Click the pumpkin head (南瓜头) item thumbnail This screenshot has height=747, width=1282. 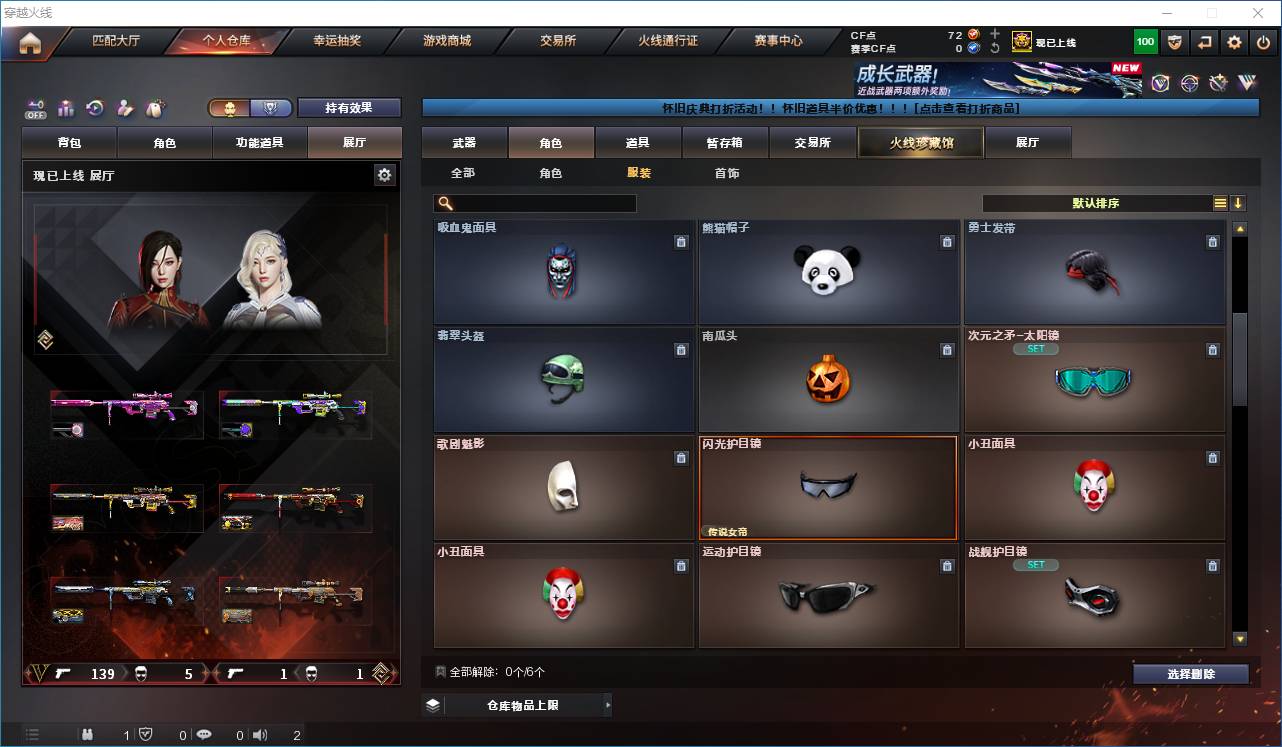pos(828,381)
